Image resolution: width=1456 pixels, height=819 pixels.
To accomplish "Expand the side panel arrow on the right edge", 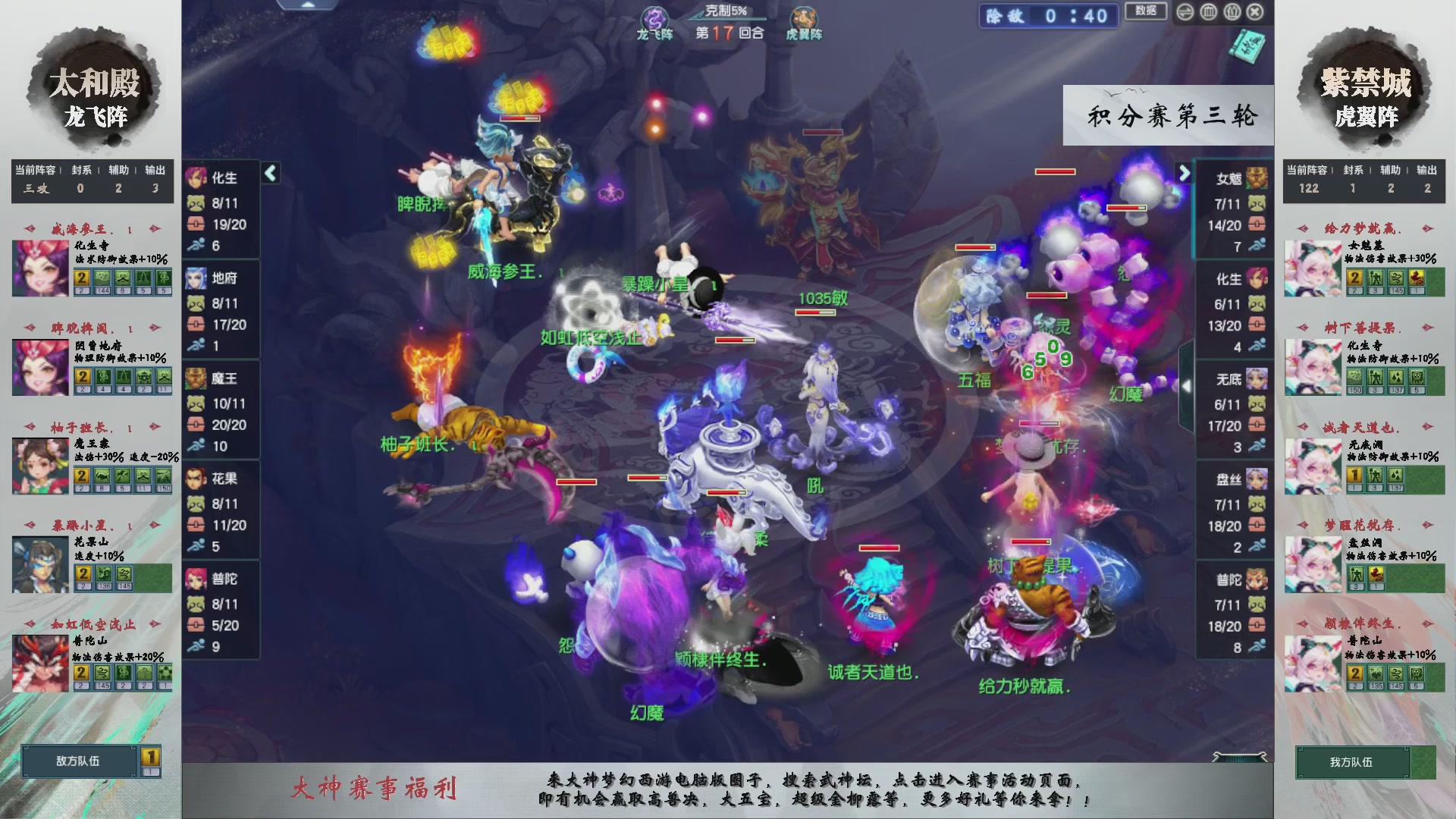I will (x=1188, y=385).
